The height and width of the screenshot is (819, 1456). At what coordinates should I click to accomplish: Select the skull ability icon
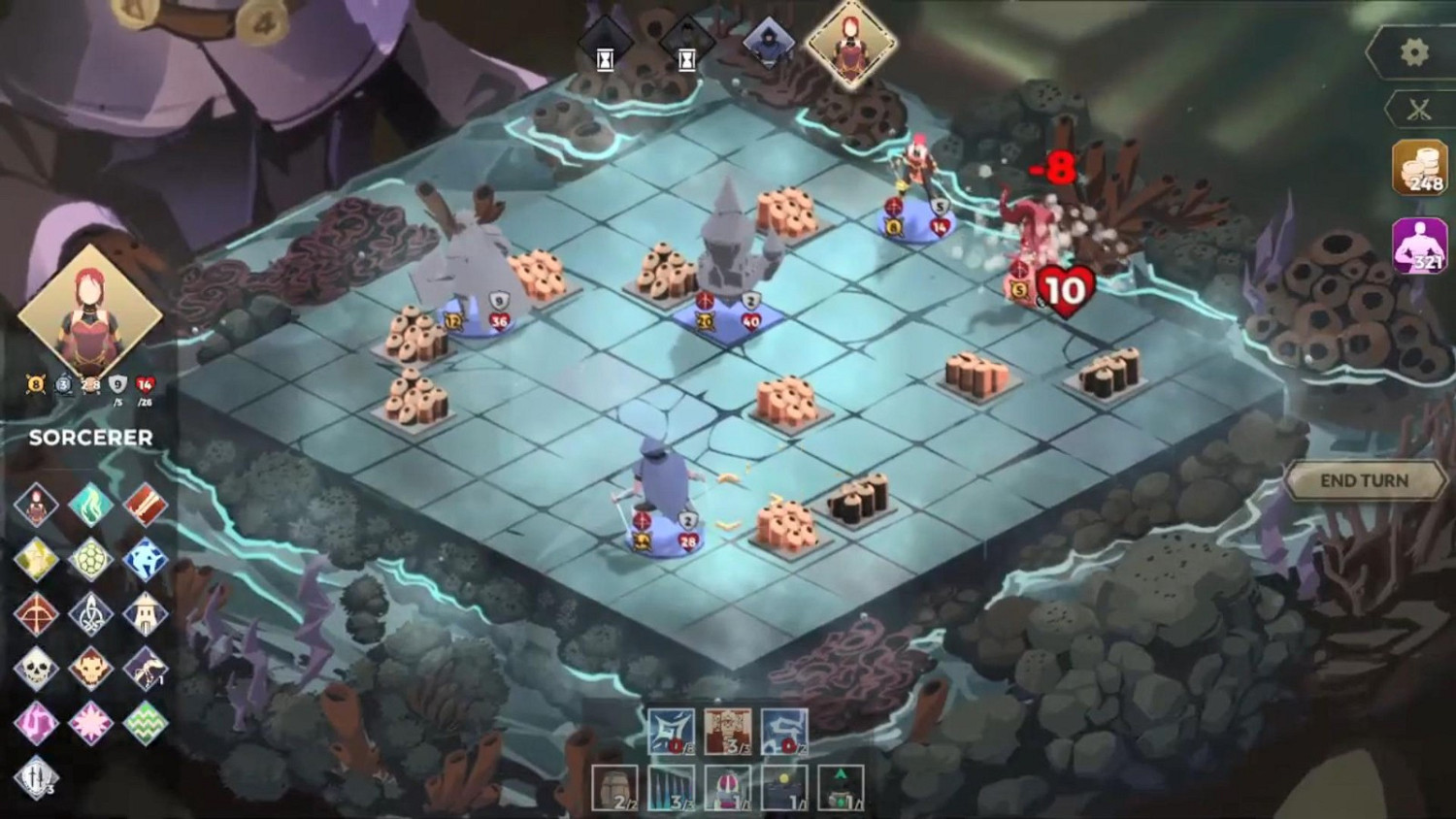pos(37,668)
